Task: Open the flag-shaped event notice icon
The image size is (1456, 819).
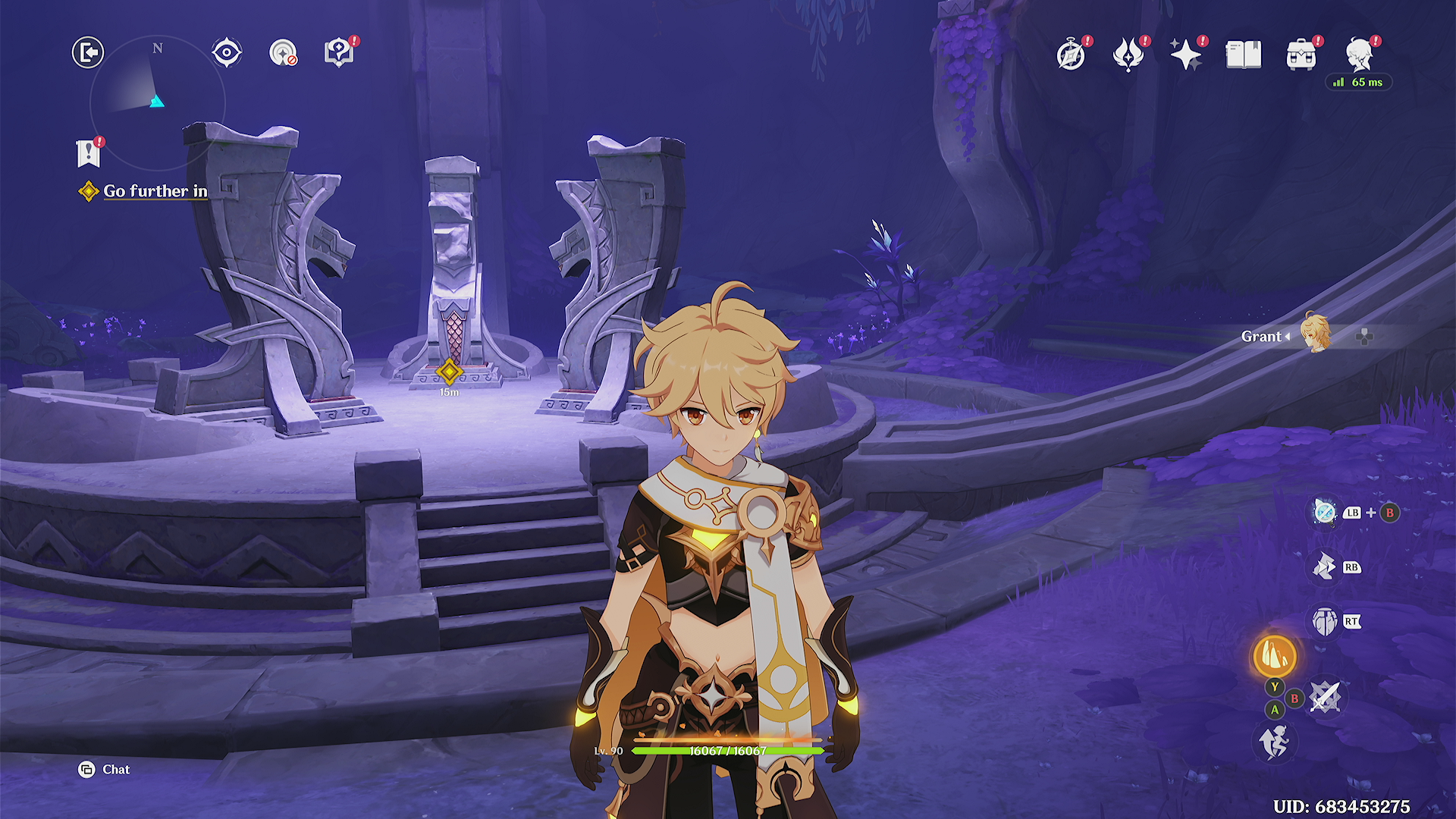Action: 89,154
